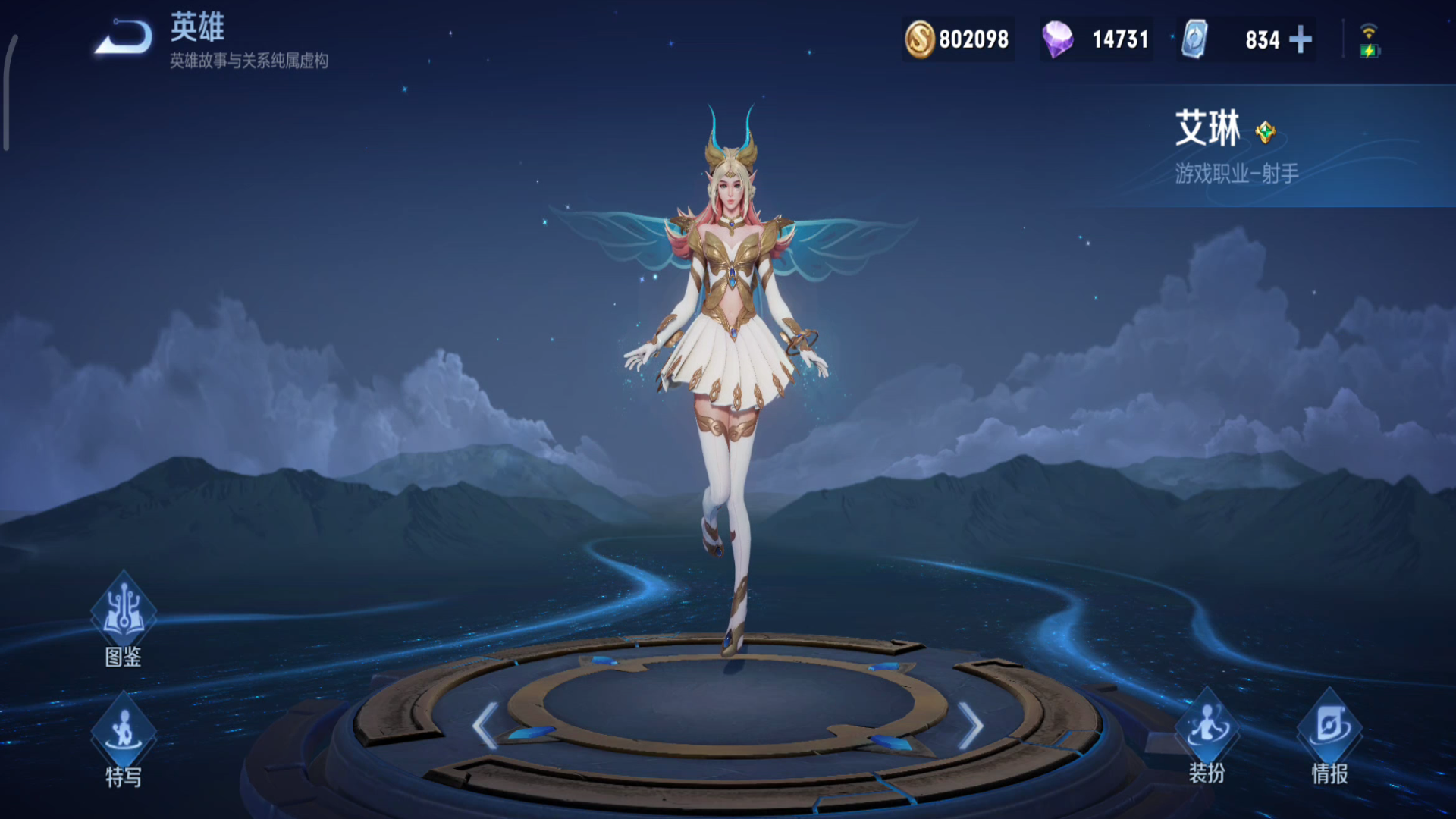
Task: Click the gold coin currency icon
Action: coord(919,39)
